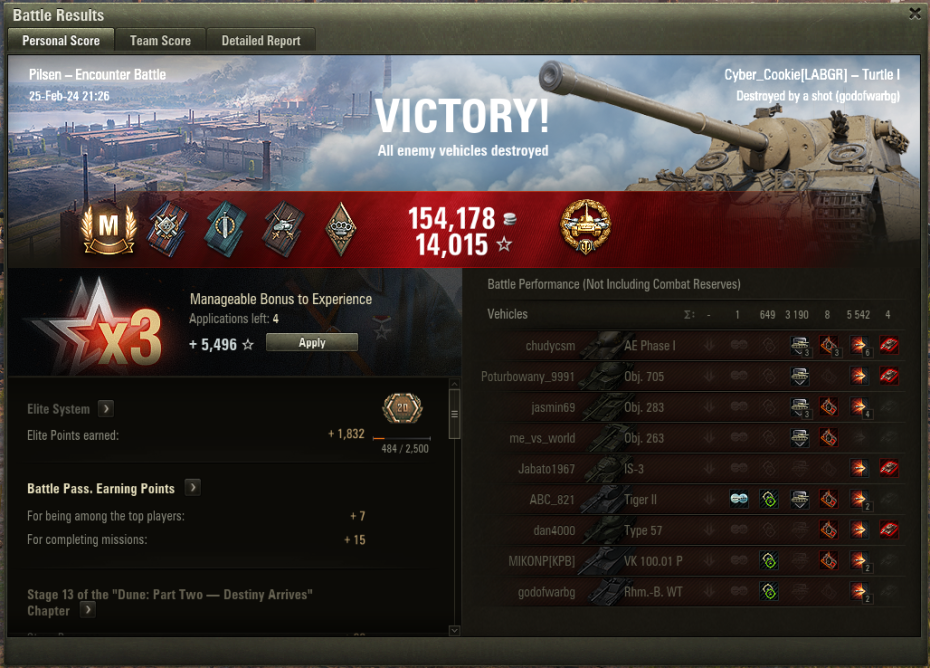Apply the manageable experience bonus
Image resolution: width=930 pixels, height=668 pixels.
tap(312, 343)
